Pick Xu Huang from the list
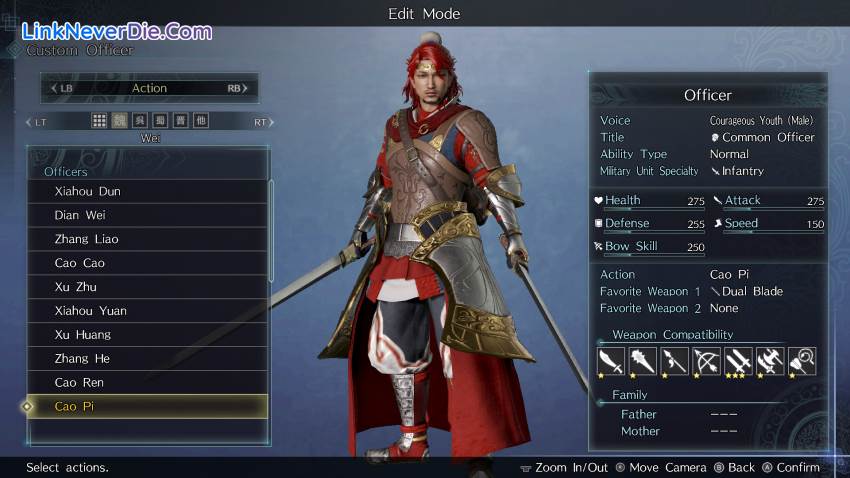 [x=147, y=335]
